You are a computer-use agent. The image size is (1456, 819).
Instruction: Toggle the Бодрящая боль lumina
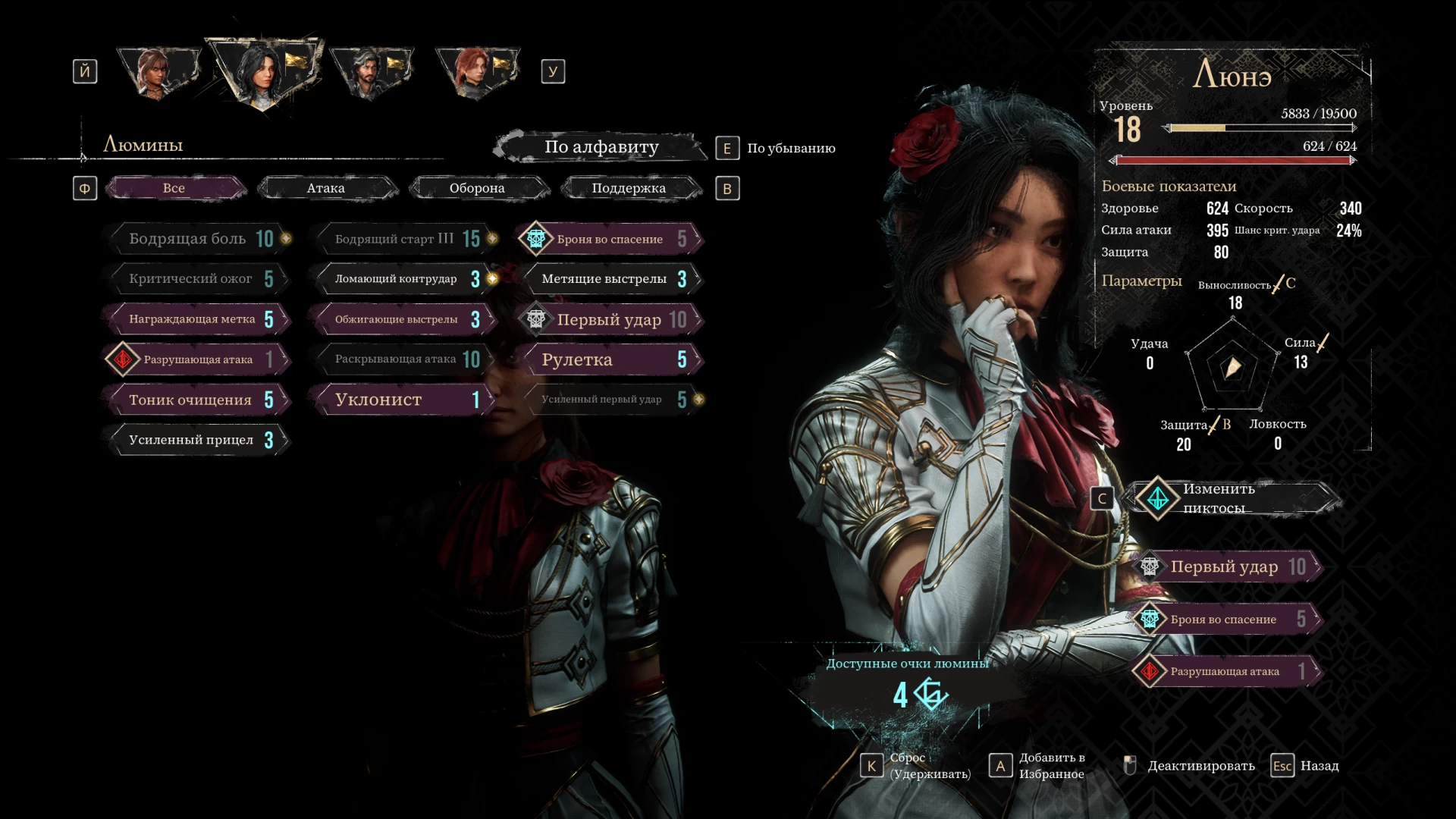click(197, 239)
